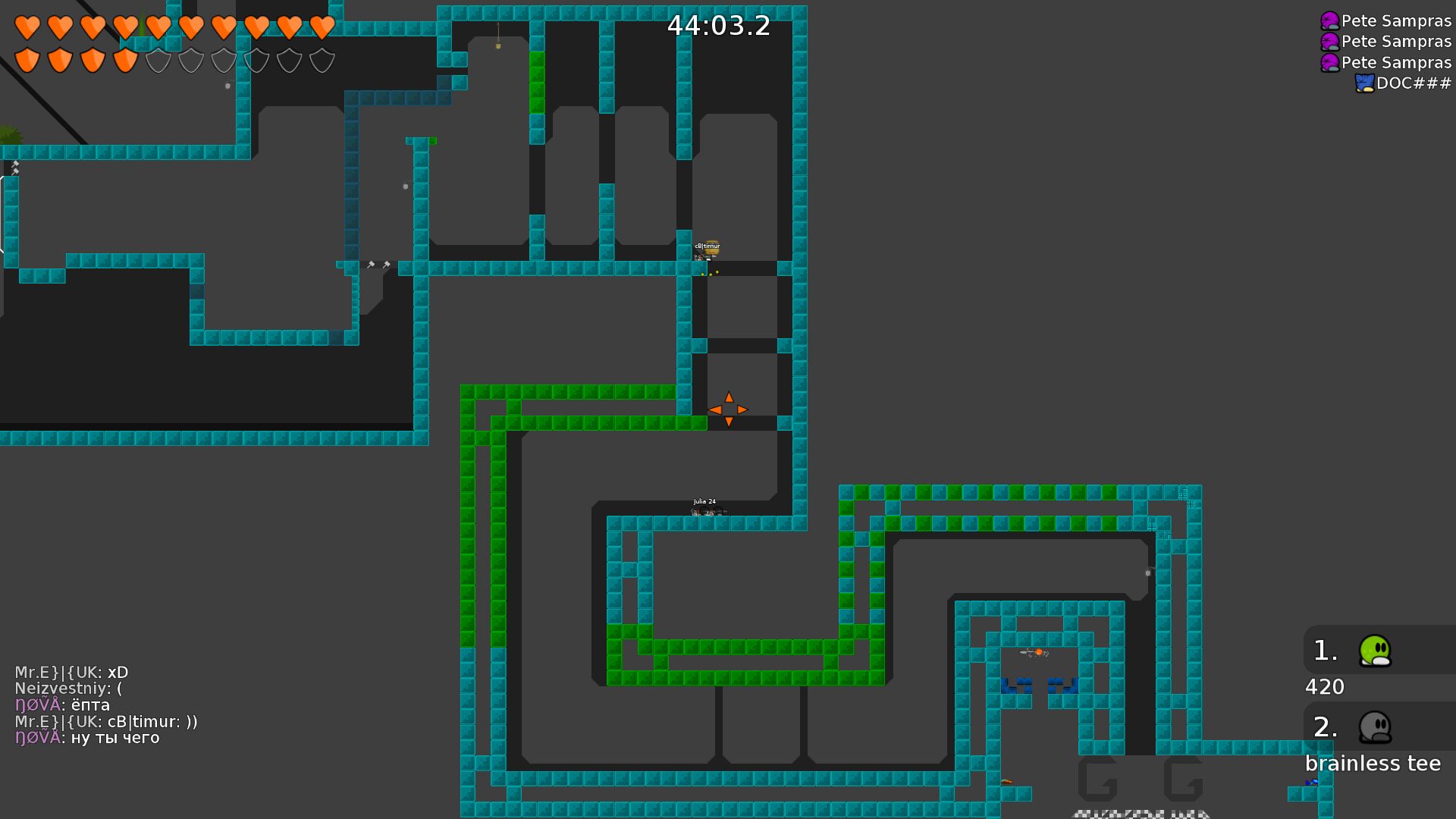Select the blue cat-skin avatar next to DOC###
Viewport: 1456px width, 819px height.
pos(1364,83)
